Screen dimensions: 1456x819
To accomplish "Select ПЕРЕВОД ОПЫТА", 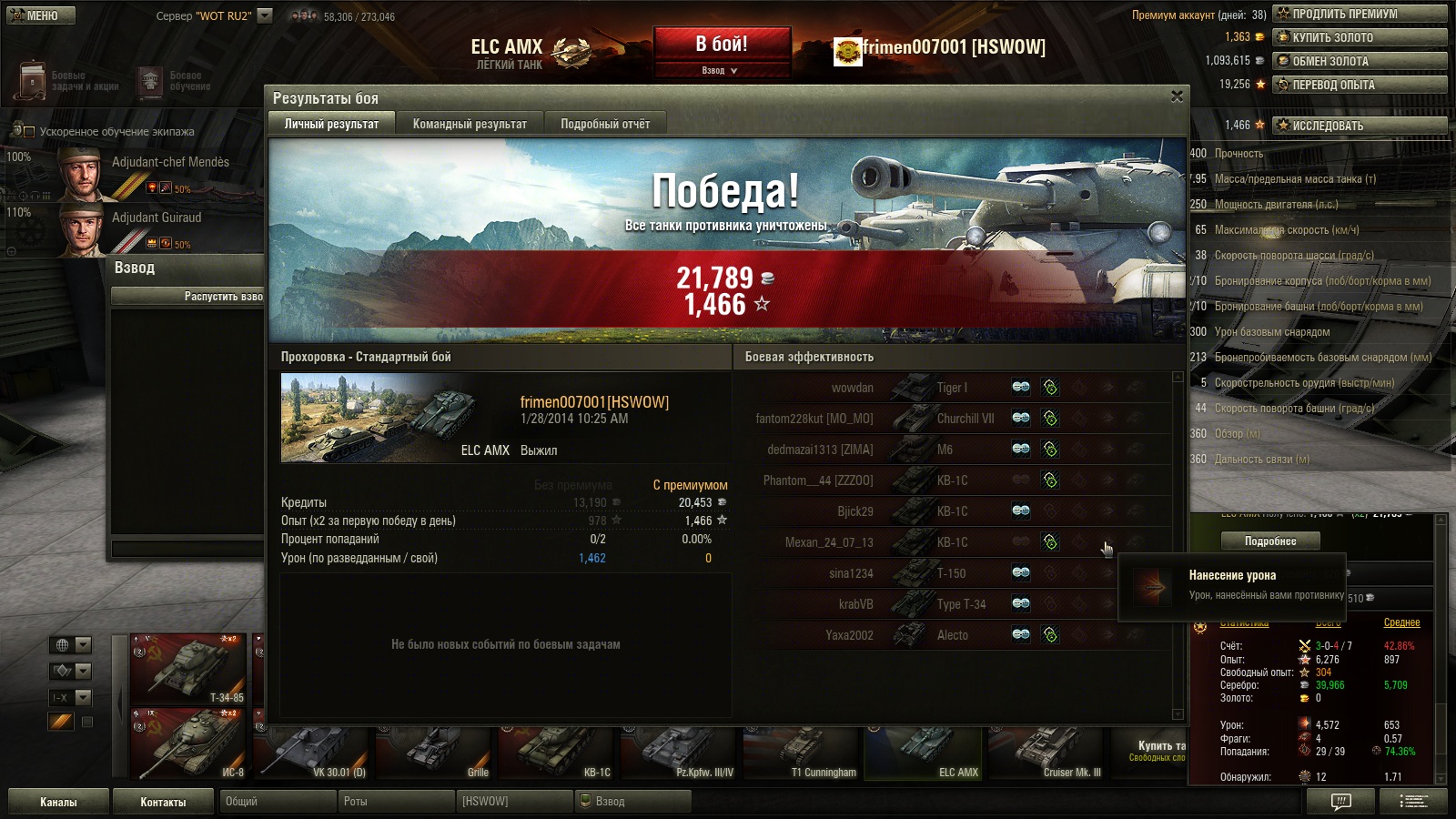I will (x=1360, y=85).
